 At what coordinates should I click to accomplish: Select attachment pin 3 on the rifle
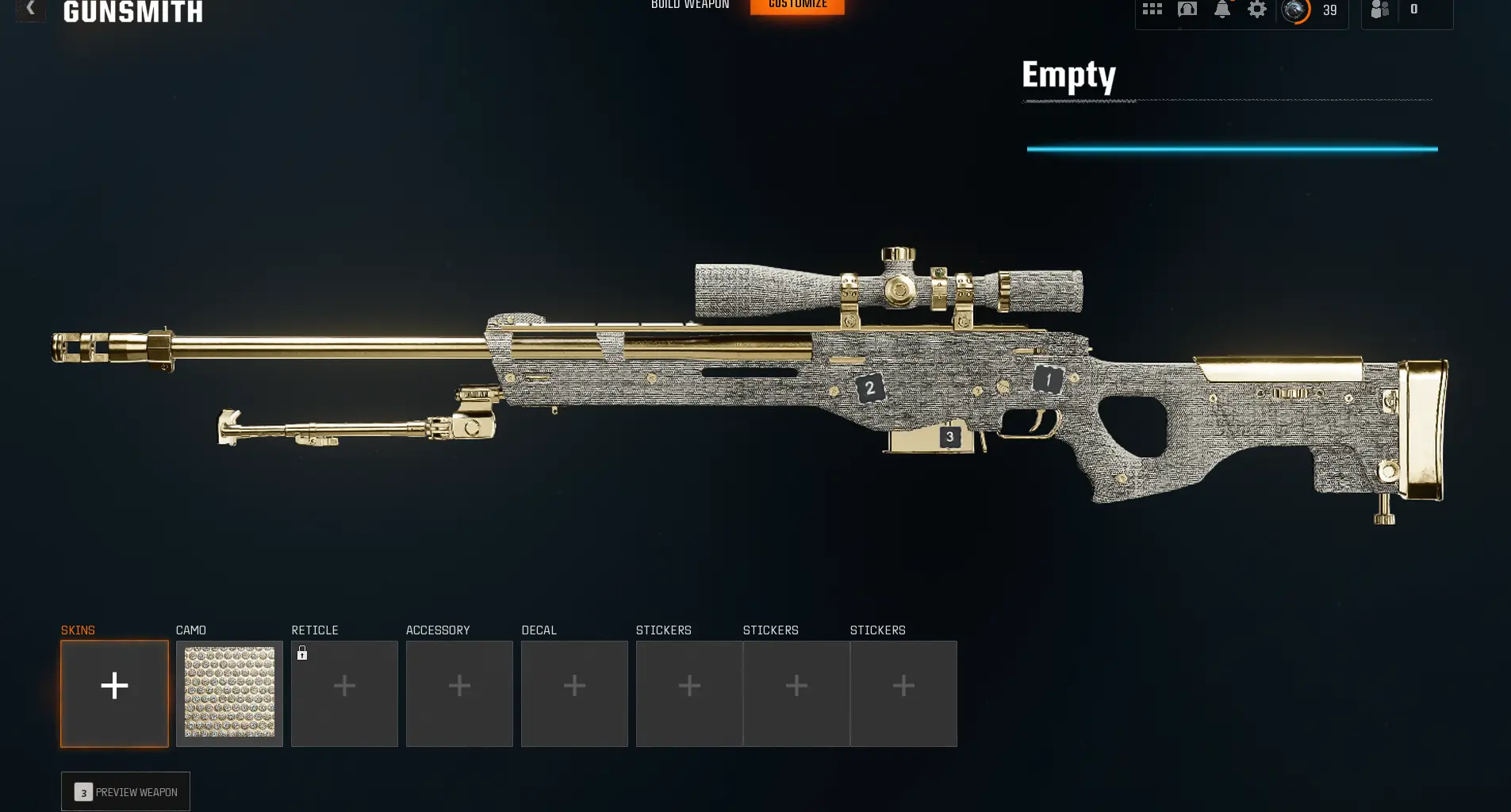(949, 437)
